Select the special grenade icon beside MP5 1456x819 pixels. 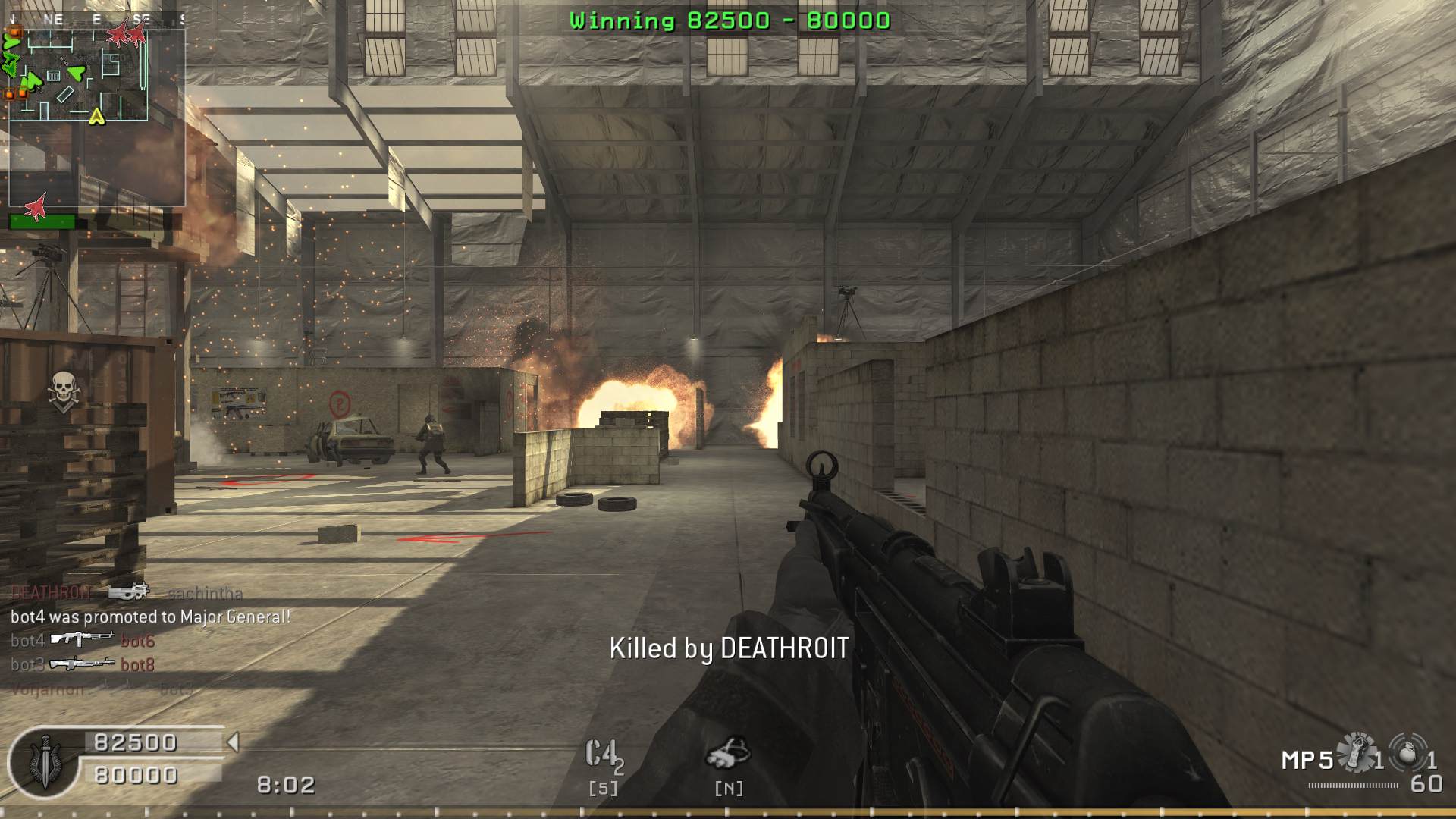click(1357, 753)
